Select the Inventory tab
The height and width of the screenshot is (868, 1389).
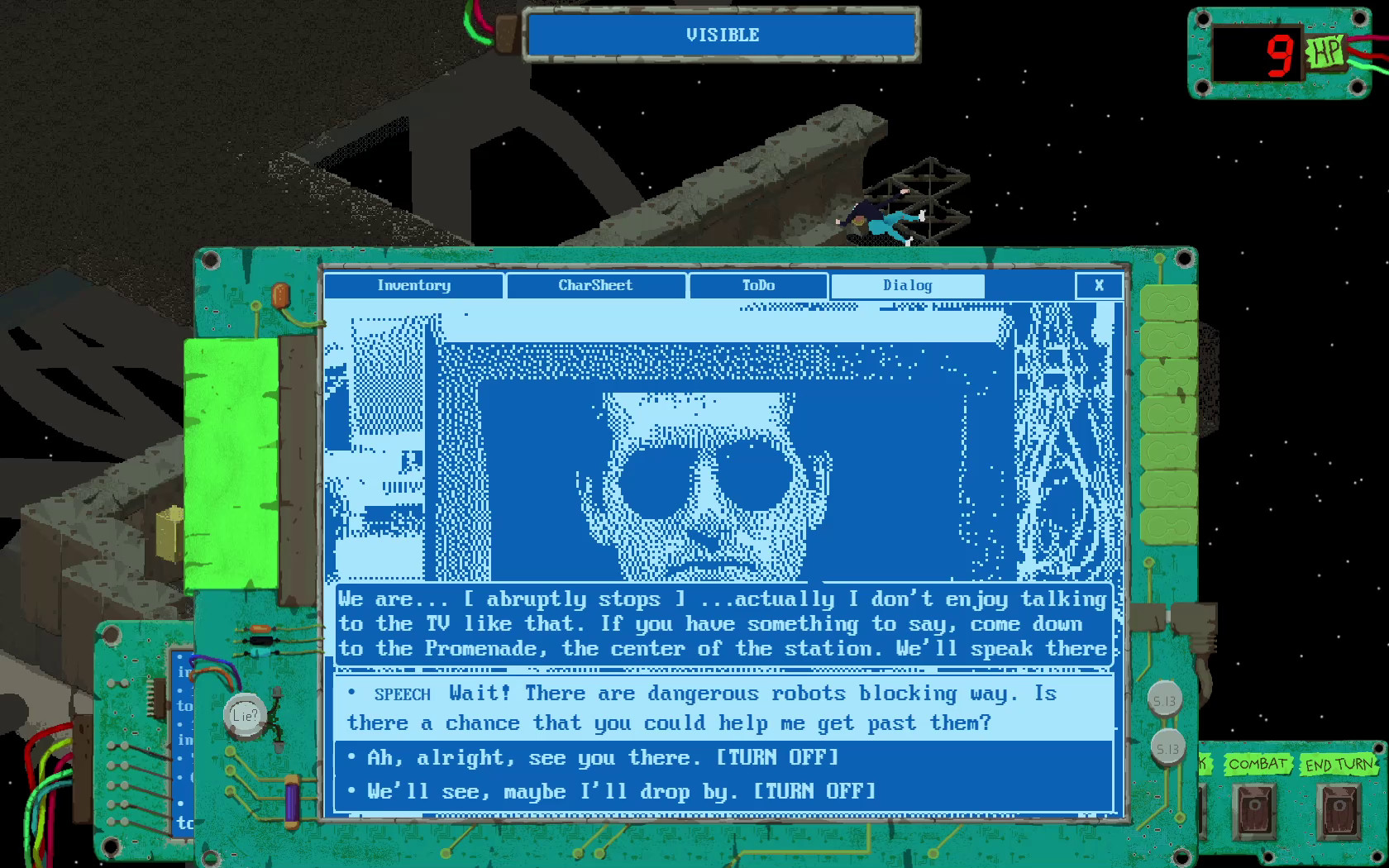coord(414,285)
